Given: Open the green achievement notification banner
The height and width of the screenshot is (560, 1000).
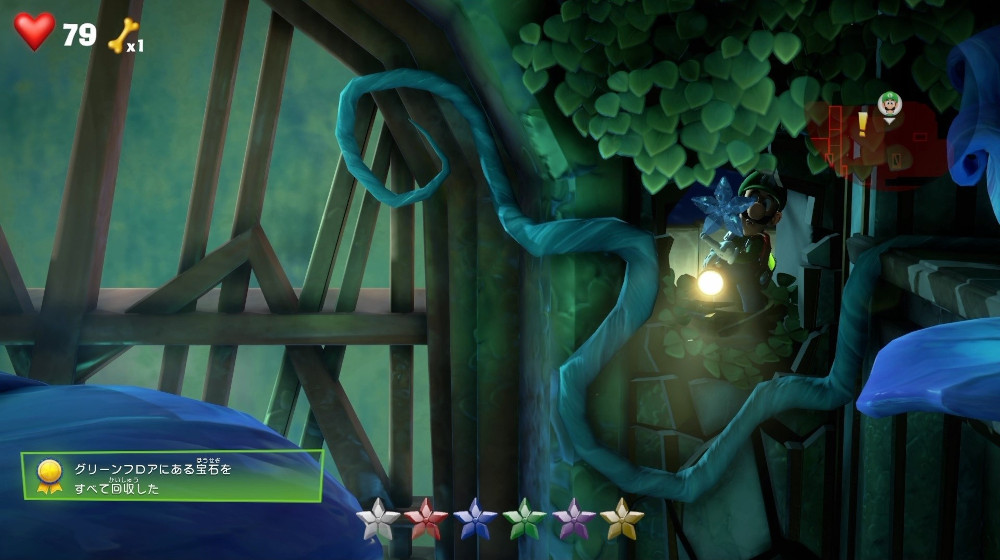Looking at the screenshot, I should pyautogui.click(x=172, y=476).
